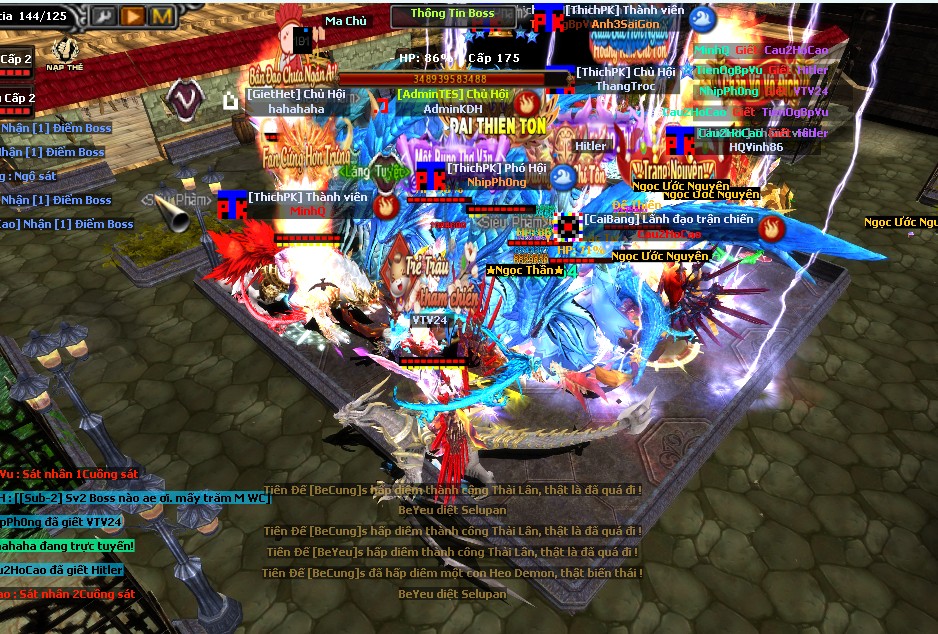Image resolution: width=938 pixels, height=634 pixels.
Task: Click the orange play arrow button
Action: [x=132, y=16]
